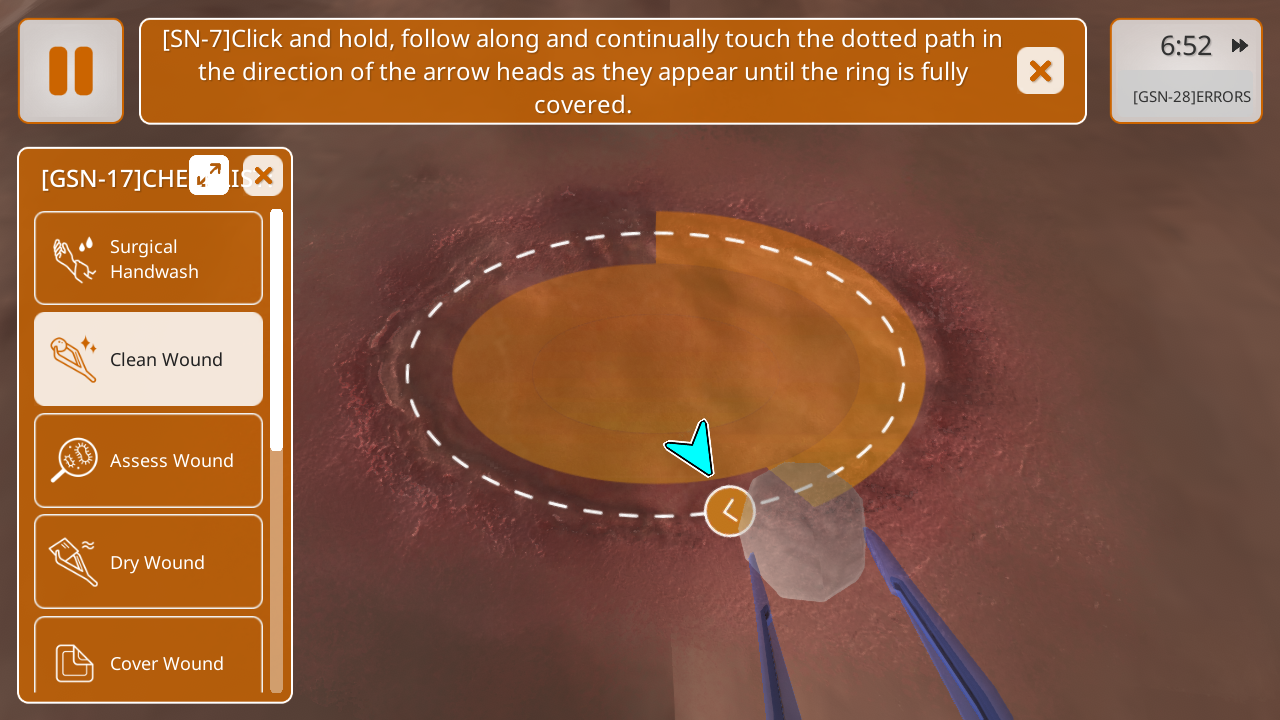Expand the checklist panel

point(209,175)
